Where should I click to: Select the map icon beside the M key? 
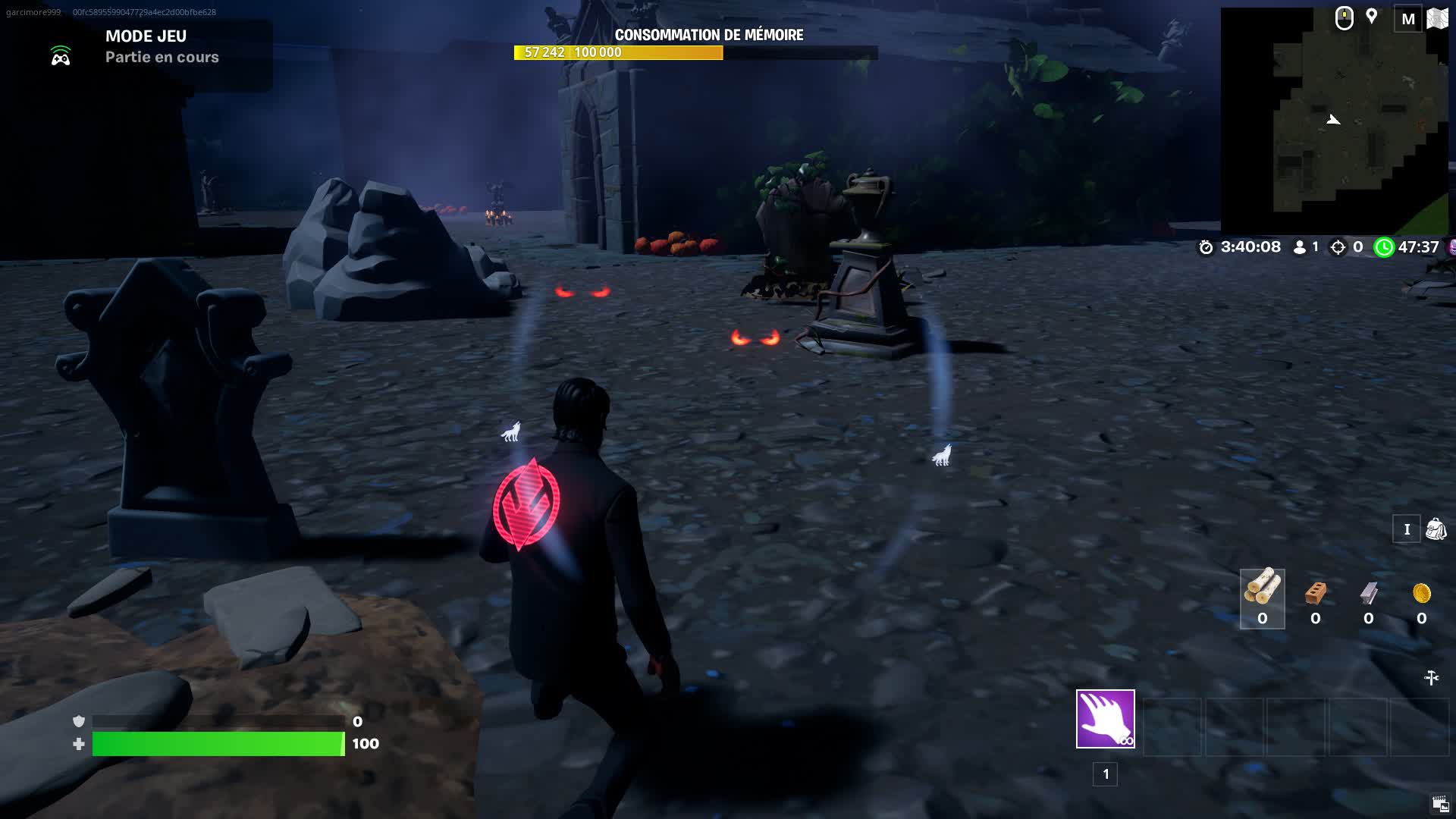pos(1436,18)
